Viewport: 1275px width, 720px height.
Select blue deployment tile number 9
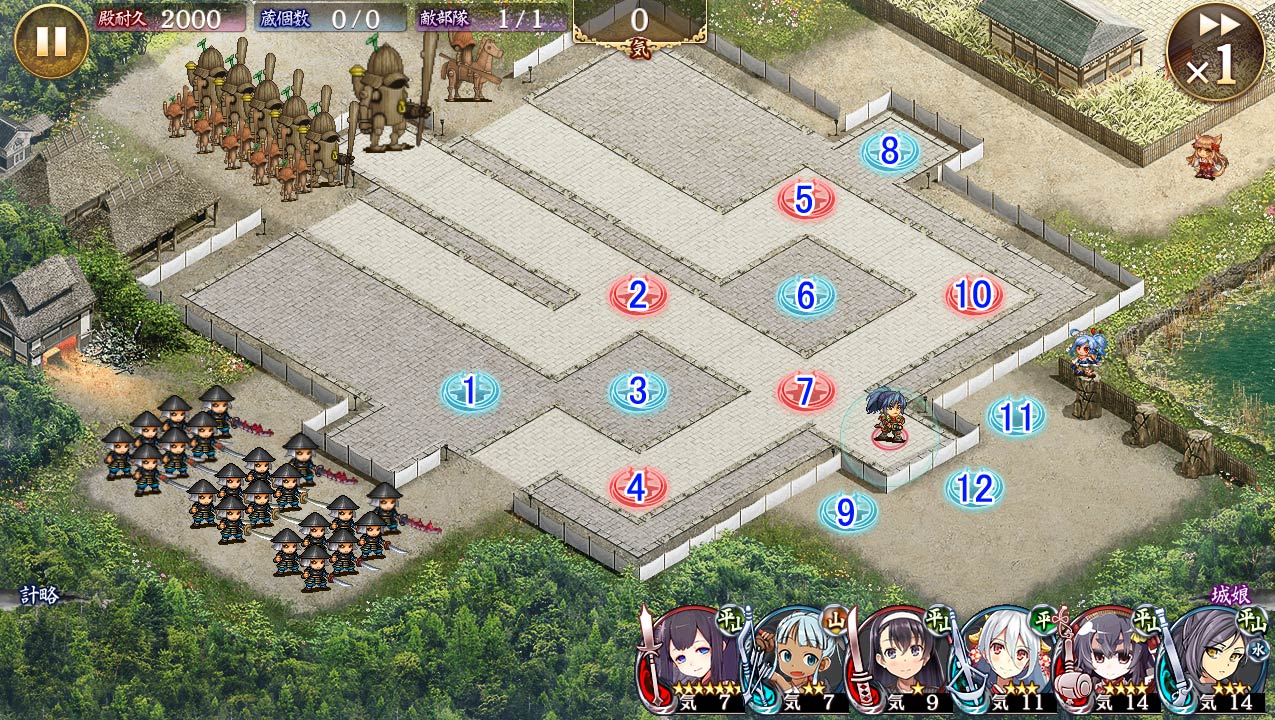pos(848,512)
